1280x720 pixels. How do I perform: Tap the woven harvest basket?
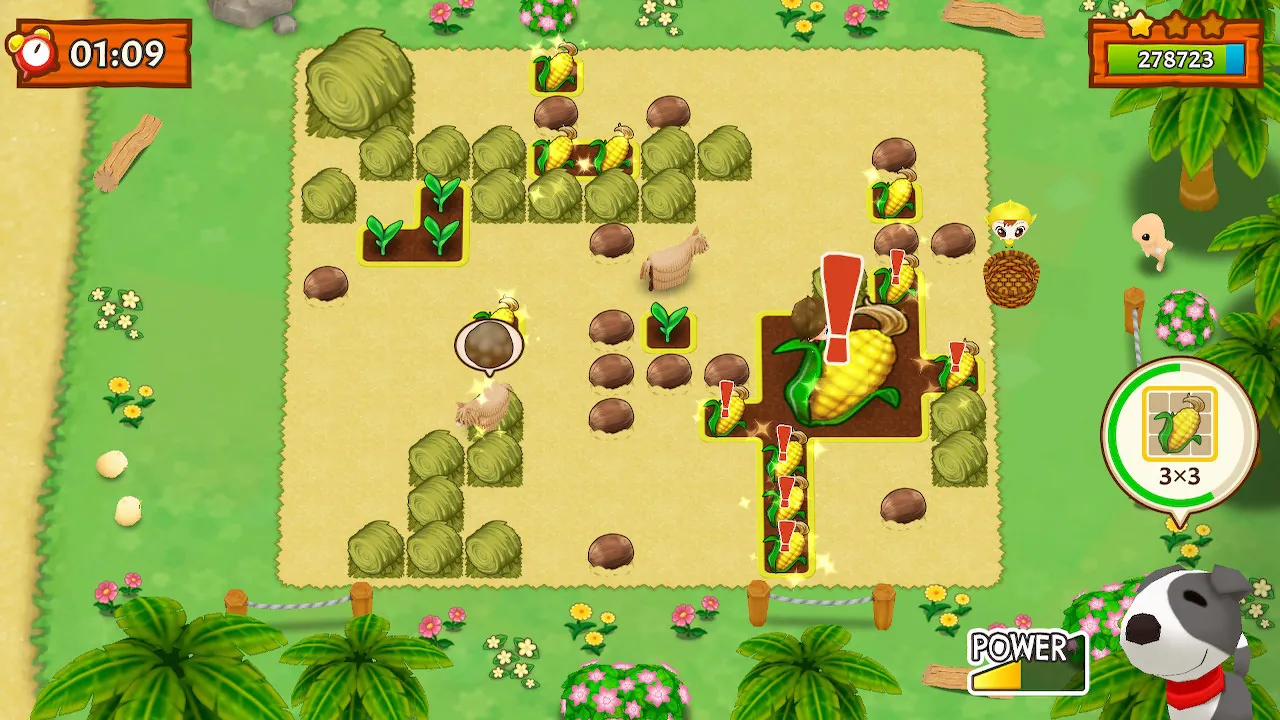coord(1012,278)
